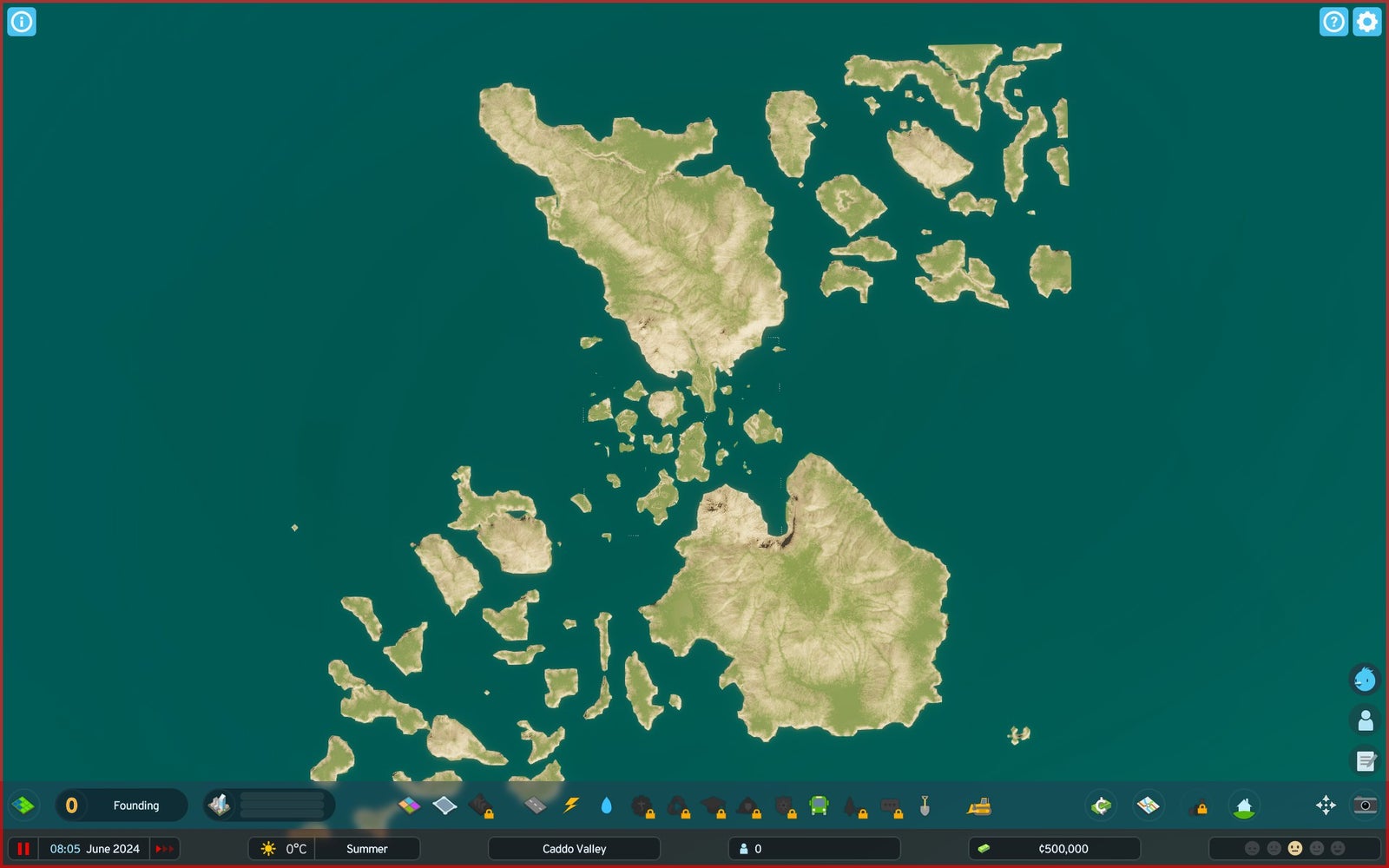Open the Chirper bird feed
Screen dimensions: 1389x868
[x=1365, y=679]
